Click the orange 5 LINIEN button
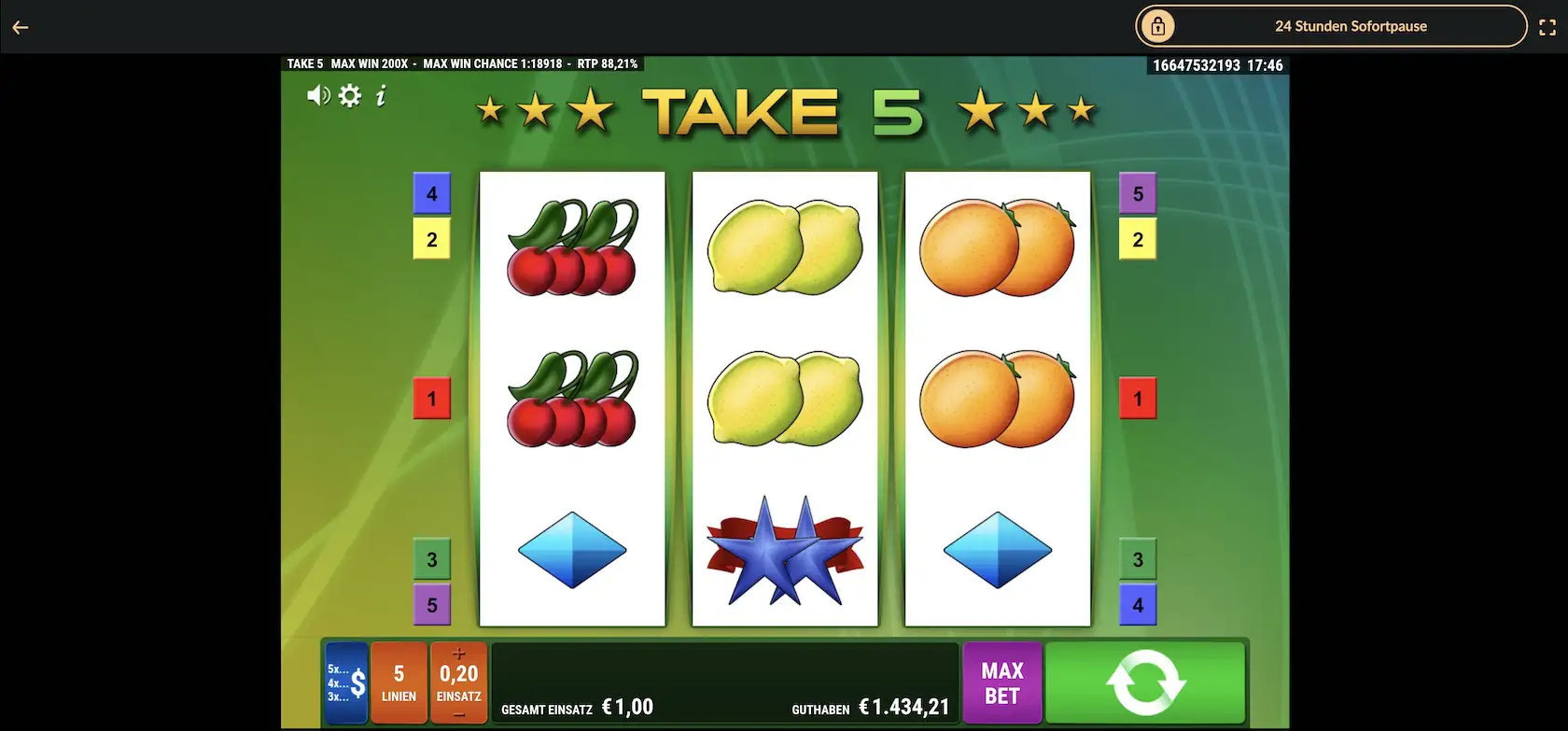Screen dimensions: 1568x731 tap(399, 682)
